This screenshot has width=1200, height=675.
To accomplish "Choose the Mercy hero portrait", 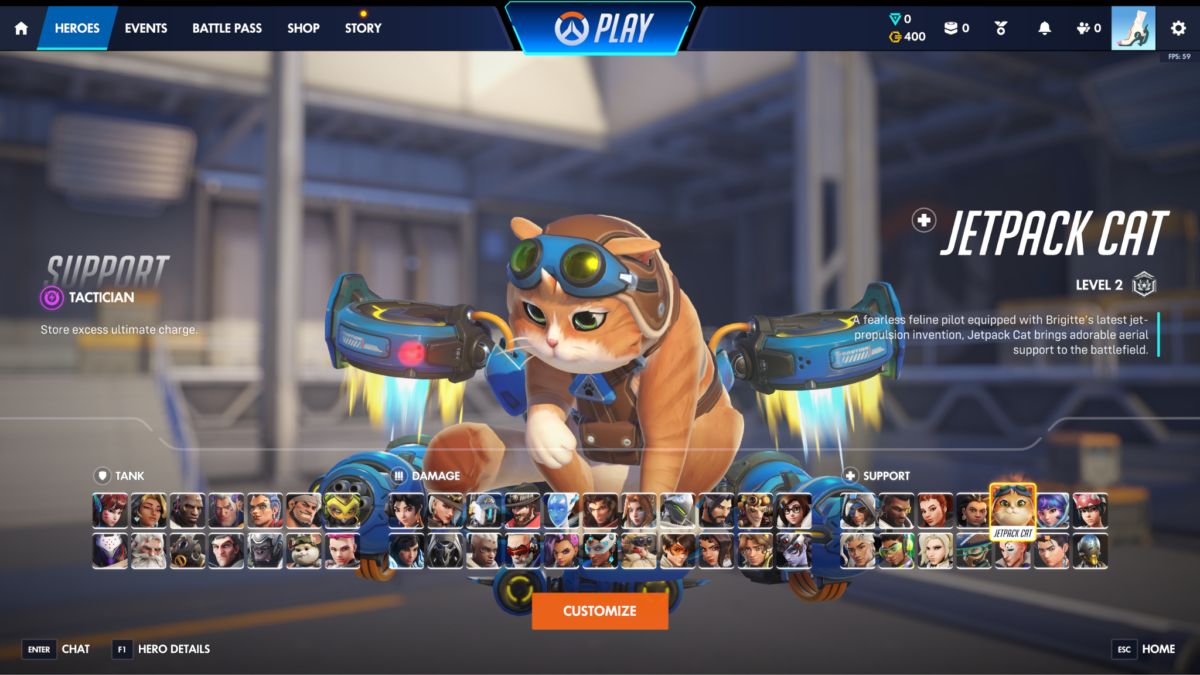I will click(935, 550).
